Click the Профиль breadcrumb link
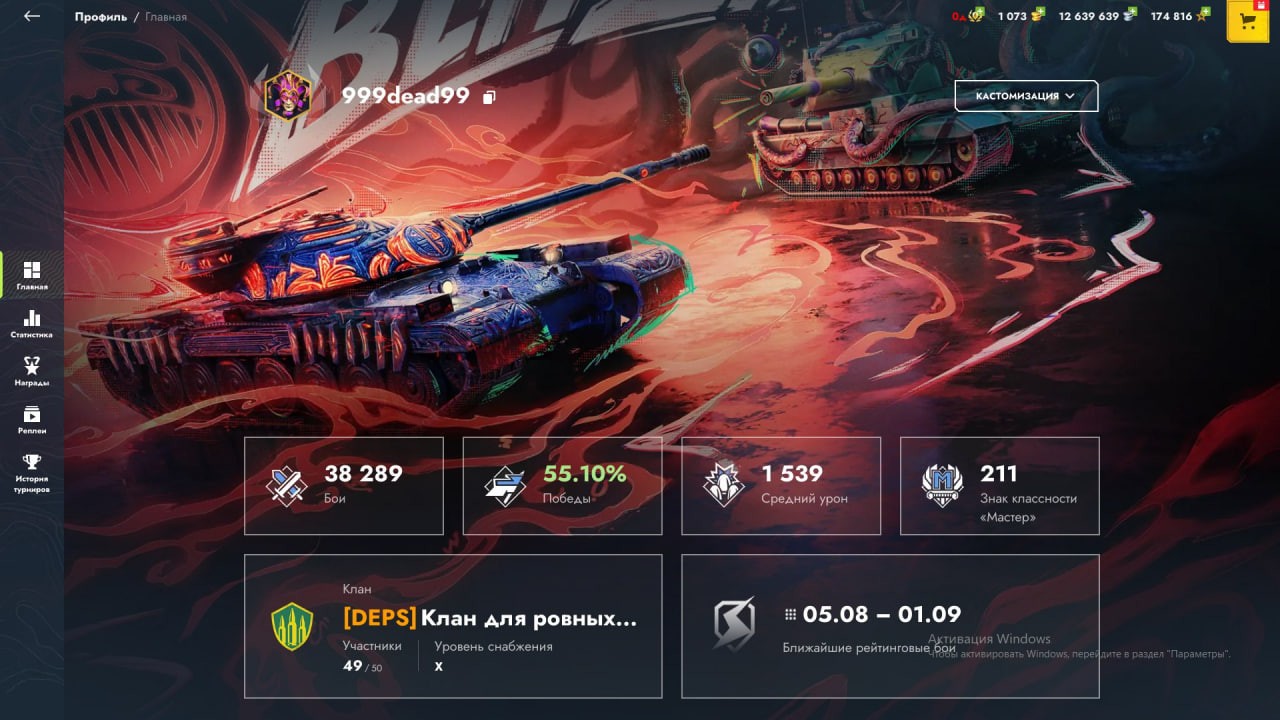 pyautogui.click(x=101, y=17)
